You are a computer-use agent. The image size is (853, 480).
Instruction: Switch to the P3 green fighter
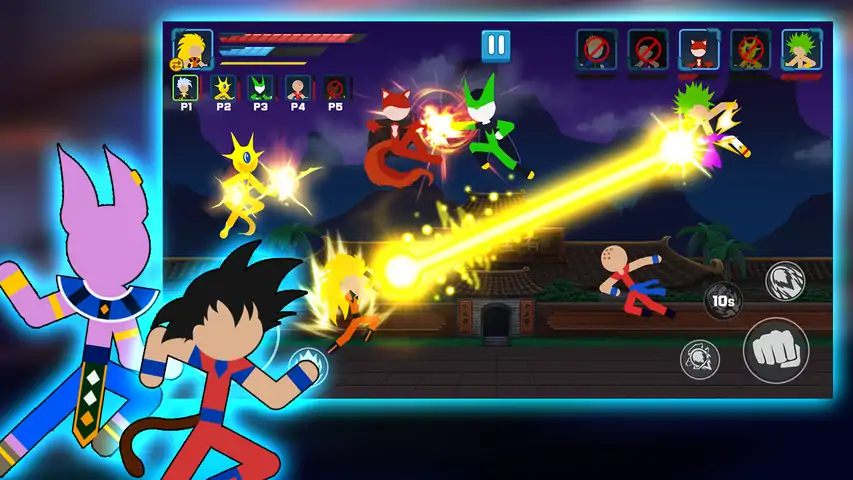tap(259, 88)
